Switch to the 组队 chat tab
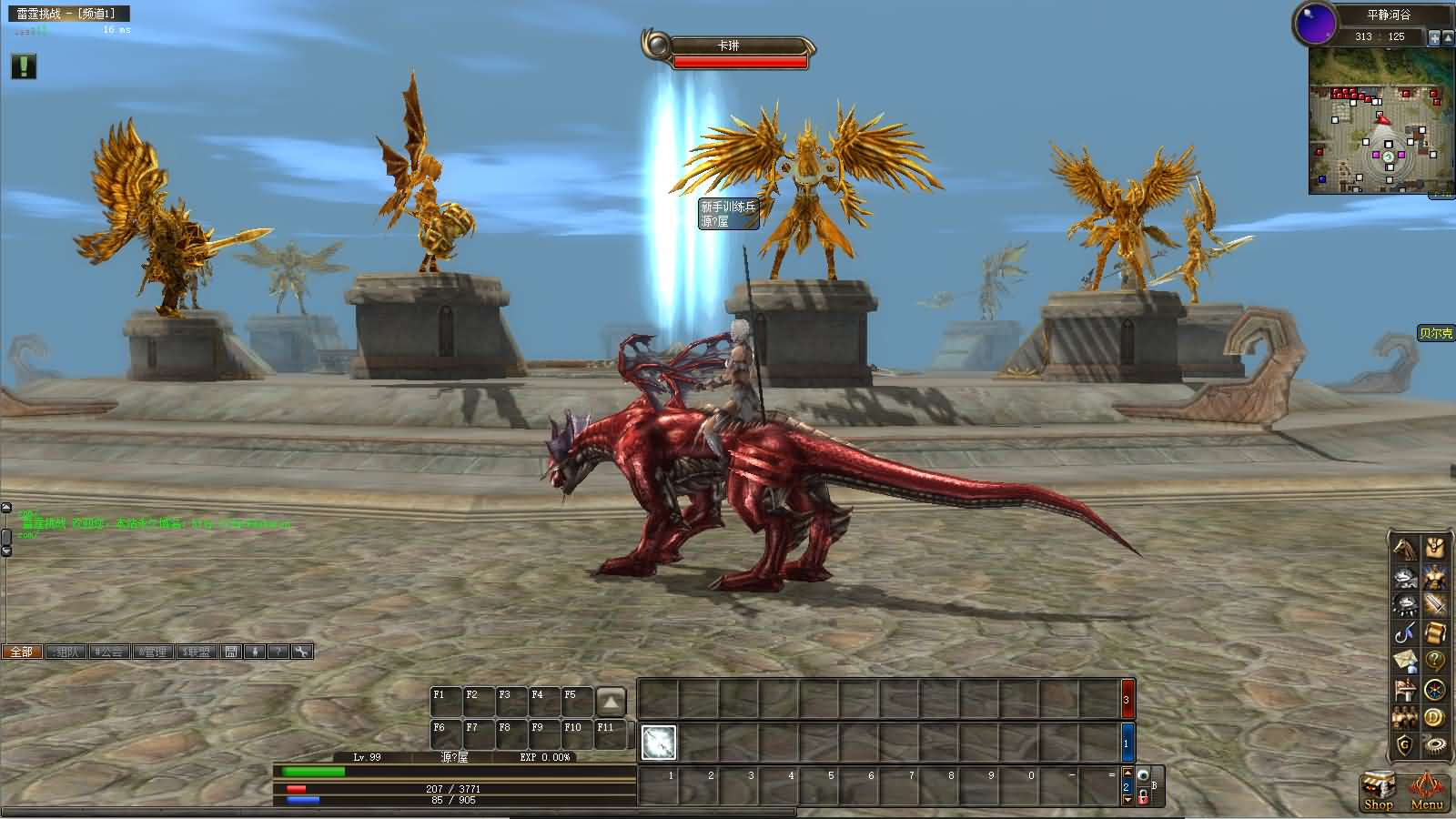 click(66, 652)
